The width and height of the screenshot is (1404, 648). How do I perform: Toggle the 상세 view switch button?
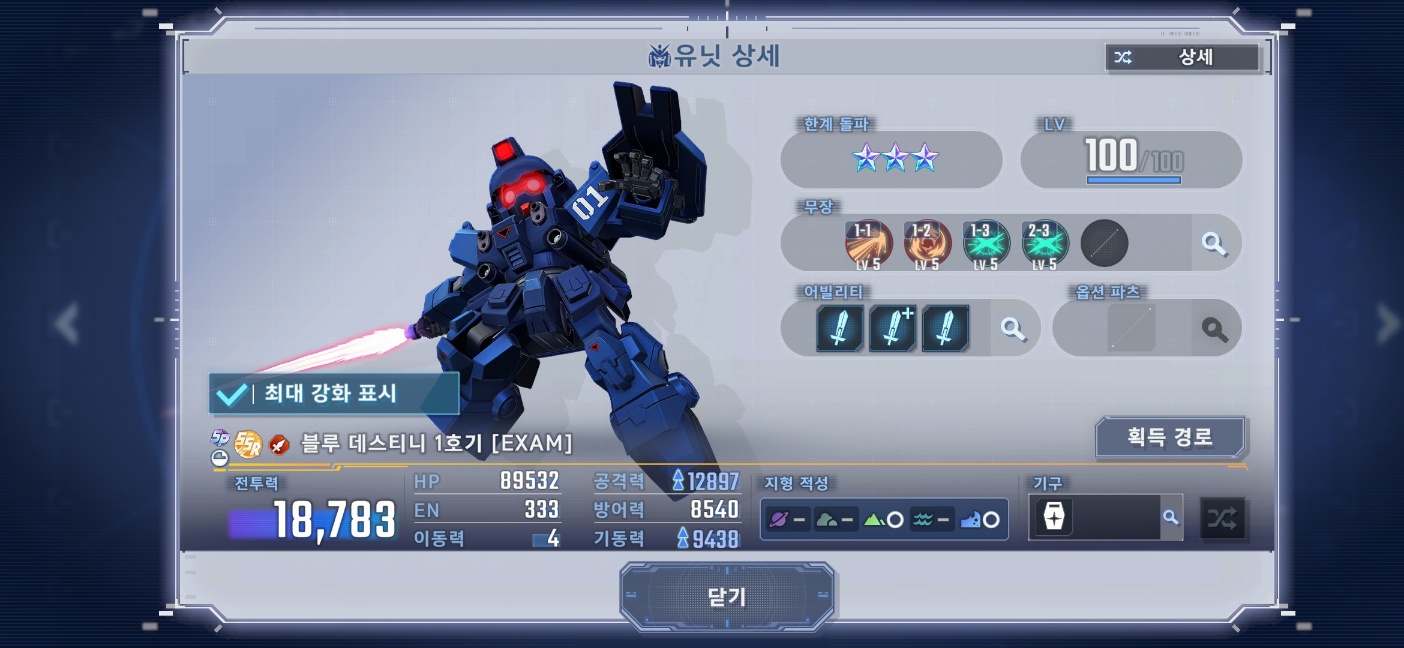[1182, 58]
